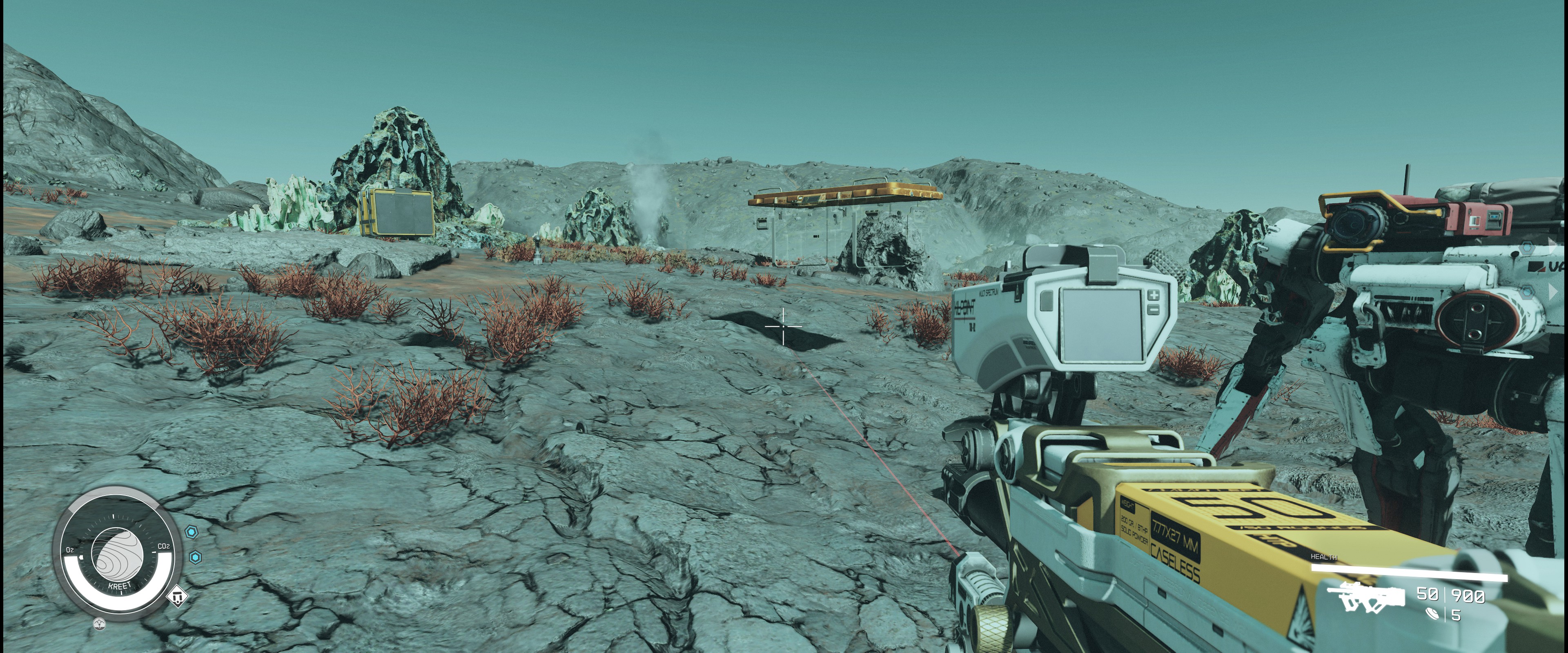Toggle the CO2 indicator on the compass gauge
Viewport: 1568px width, 653px height.
[x=164, y=546]
